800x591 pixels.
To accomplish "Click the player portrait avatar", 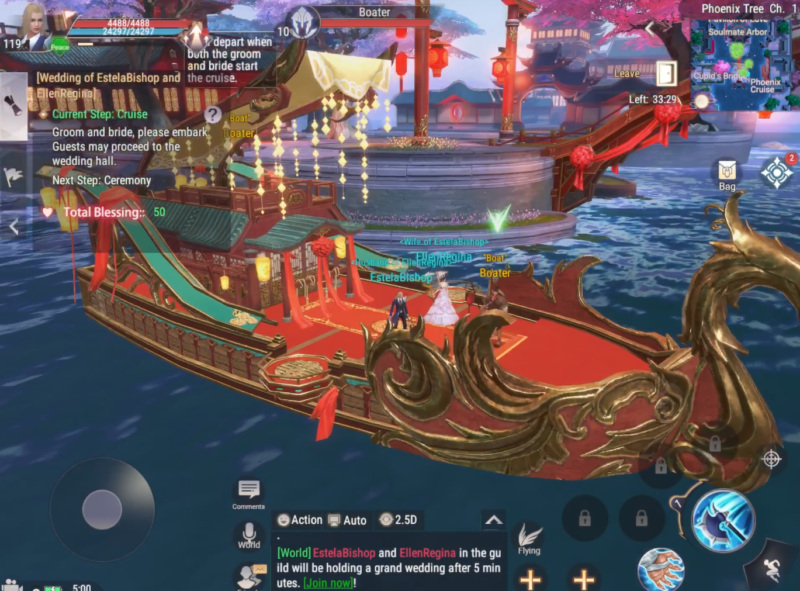I will [36, 26].
